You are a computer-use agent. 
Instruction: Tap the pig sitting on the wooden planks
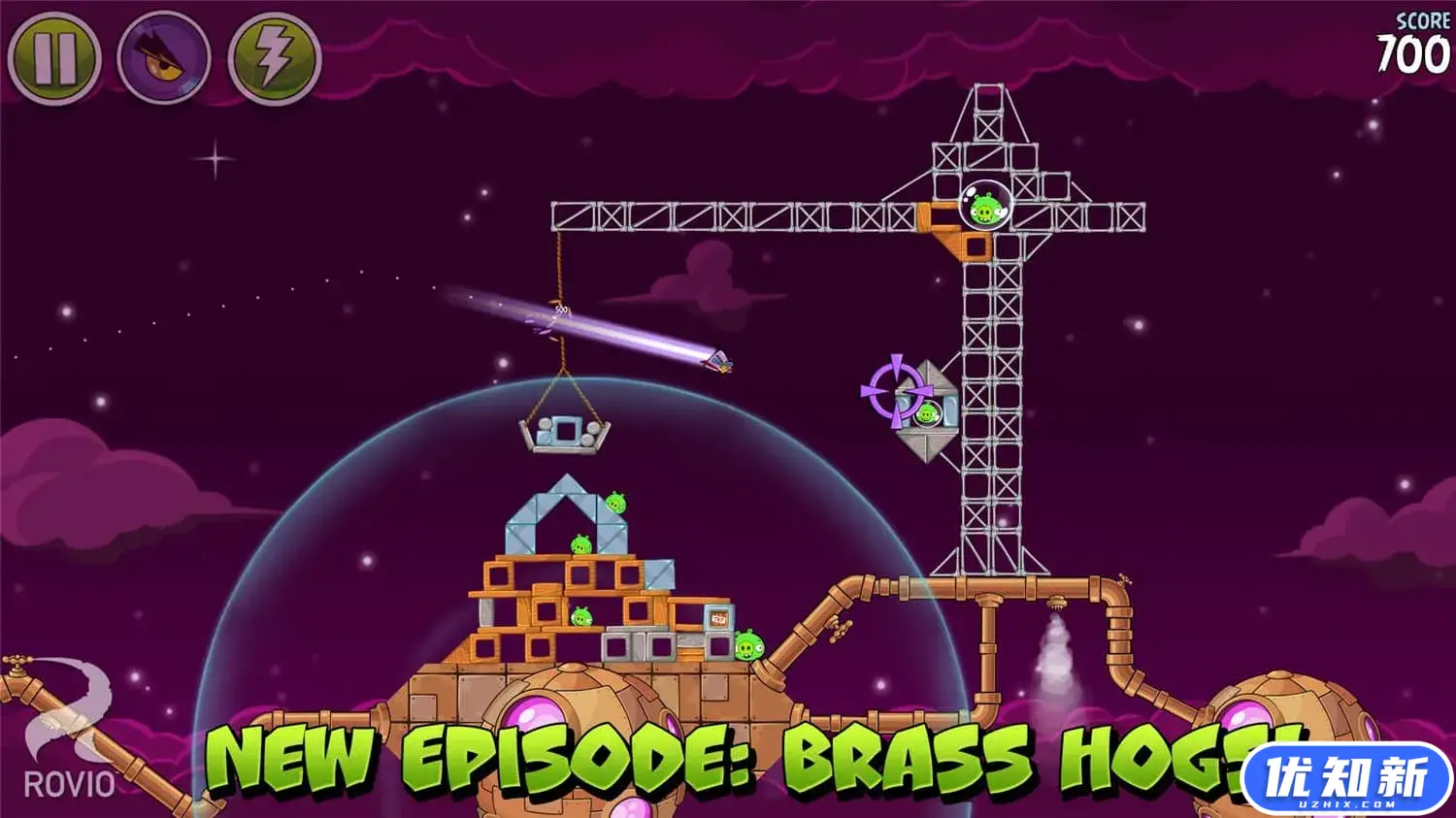pyautogui.click(x=581, y=615)
